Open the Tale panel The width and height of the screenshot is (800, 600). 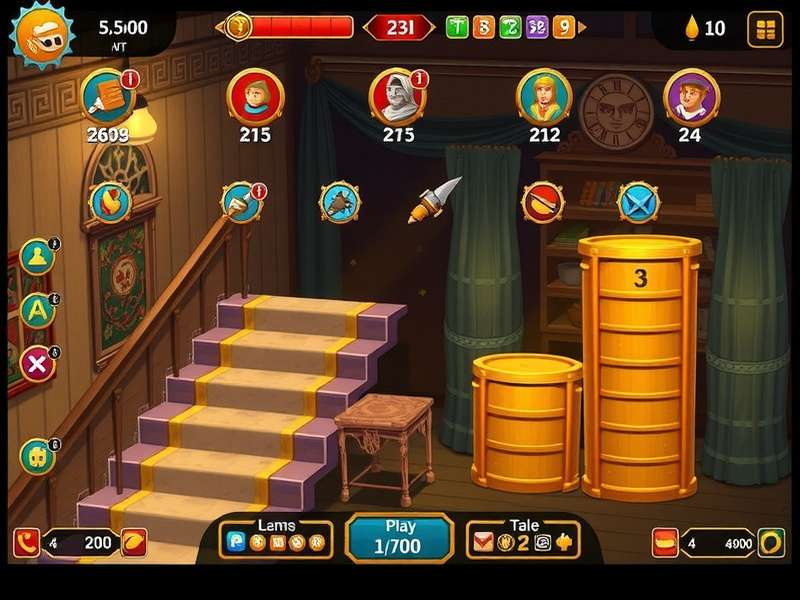523,538
